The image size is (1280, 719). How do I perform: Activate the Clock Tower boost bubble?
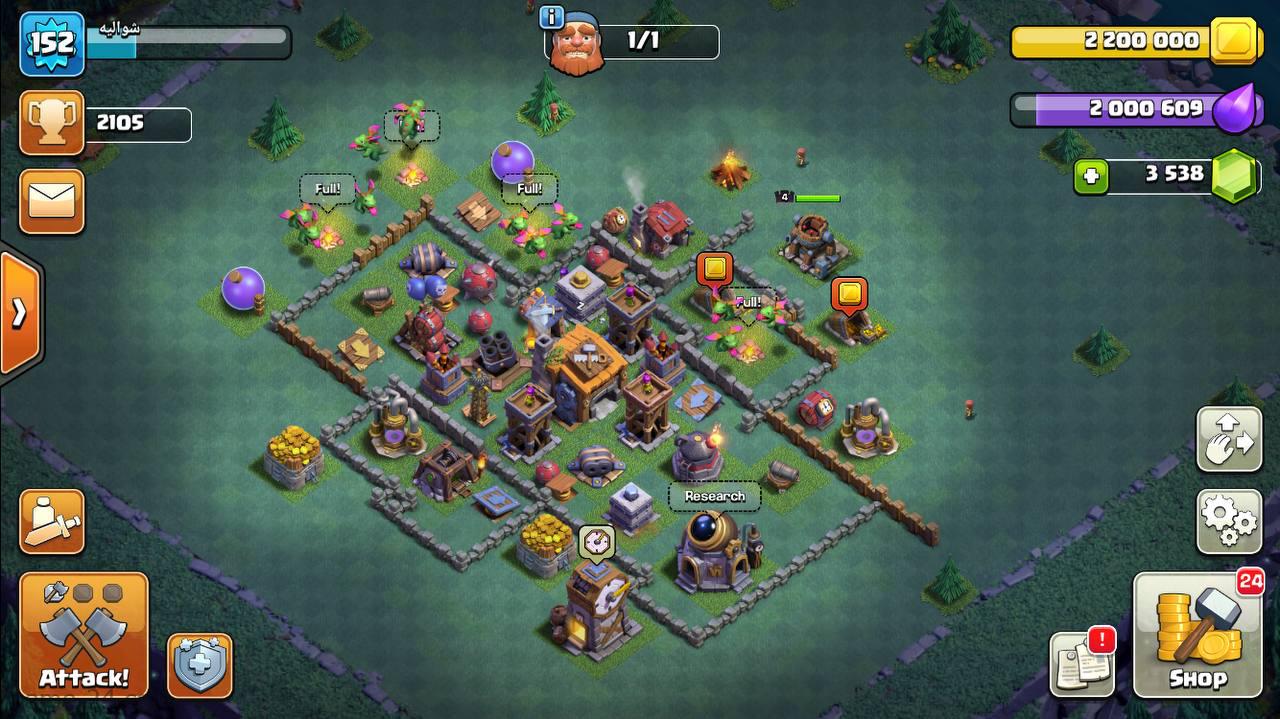point(596,541)
